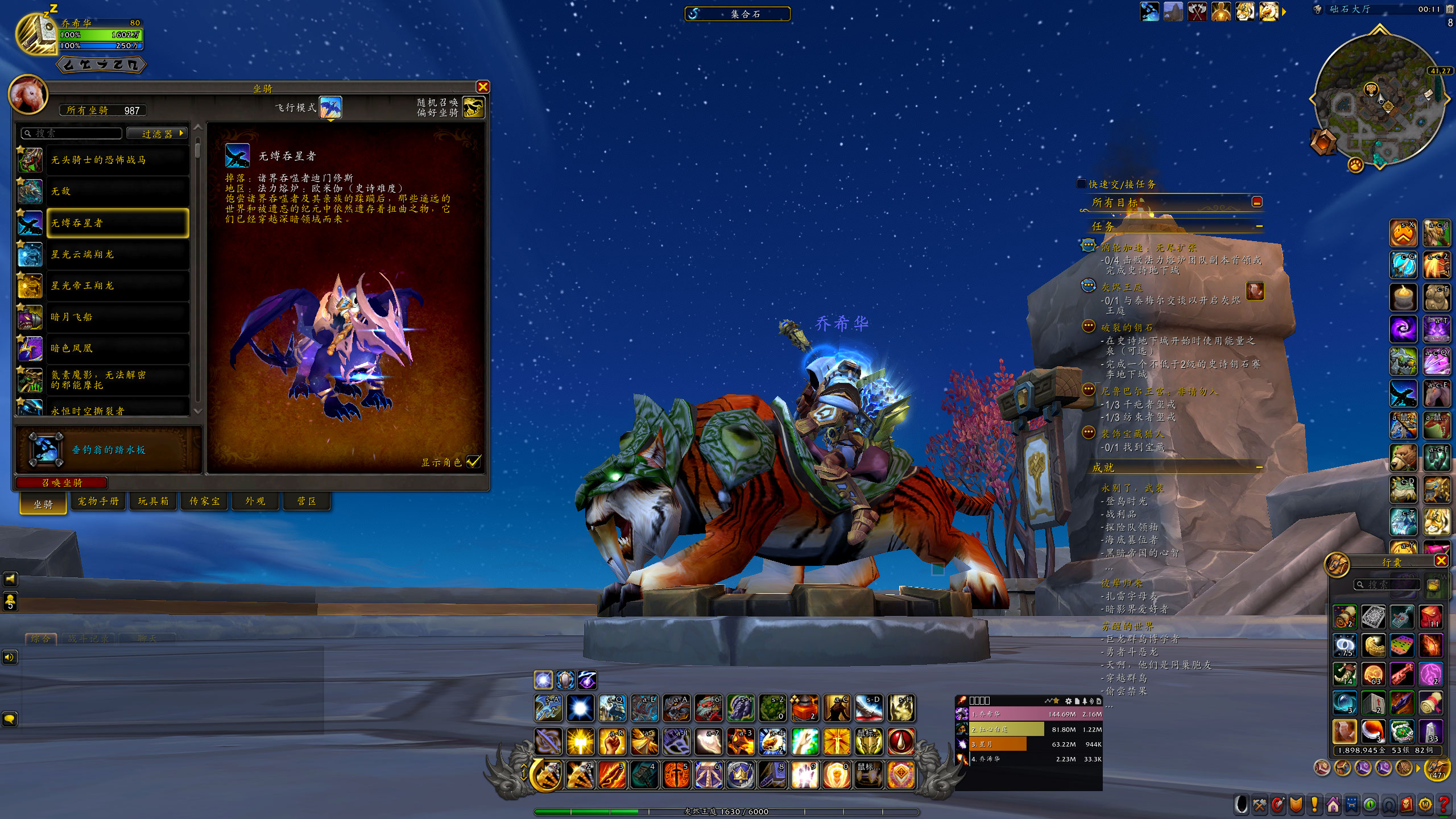The height and width of the screenshot is (819, 1456).
Task: Close the mount journal window
Action: coord(482,87)
